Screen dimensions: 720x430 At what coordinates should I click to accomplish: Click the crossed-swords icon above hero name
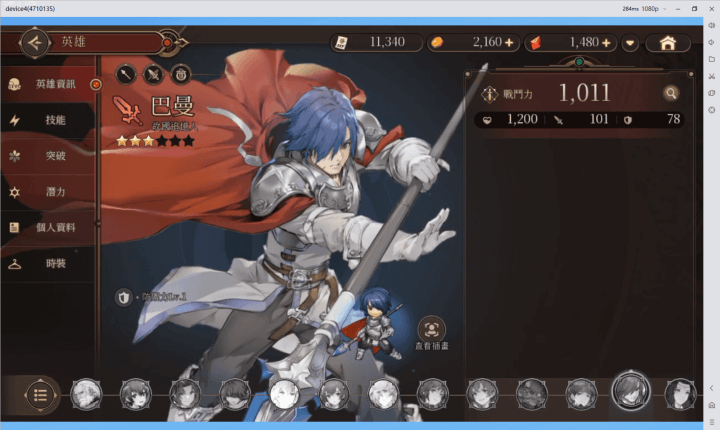[153, 73]
